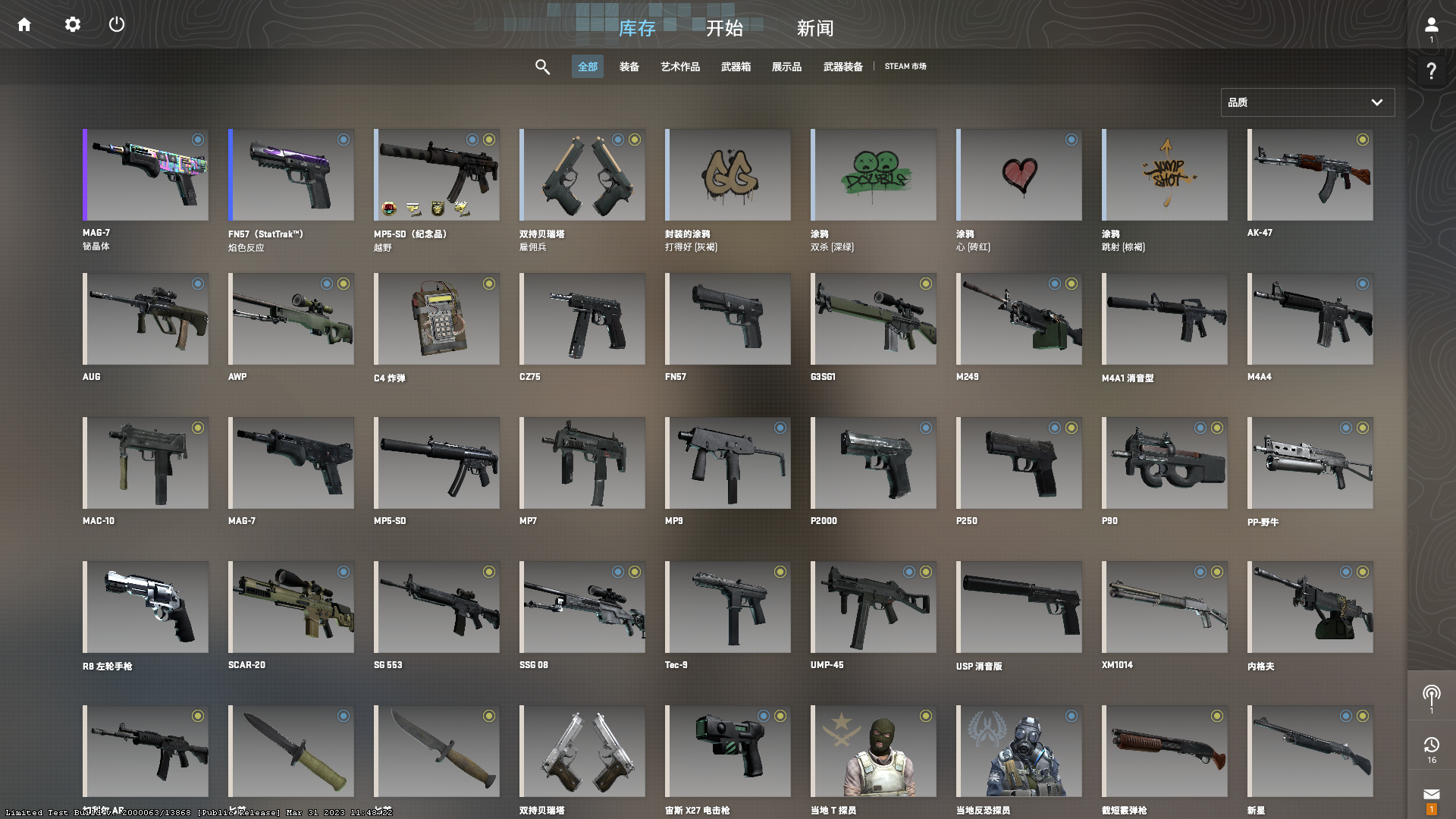This screenshot has height=819, width=1456.
Task: Open the player profile avatar icon
Action: click(x=1432, y=23)
